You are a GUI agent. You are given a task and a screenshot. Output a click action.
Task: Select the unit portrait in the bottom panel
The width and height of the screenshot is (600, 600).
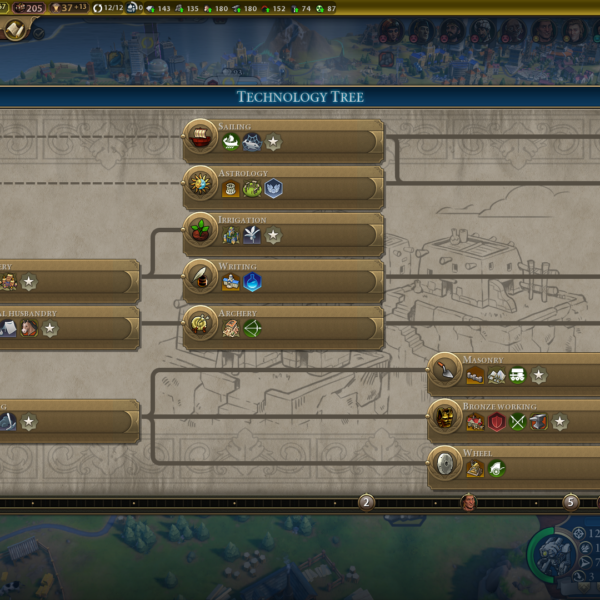click(549, 553)
